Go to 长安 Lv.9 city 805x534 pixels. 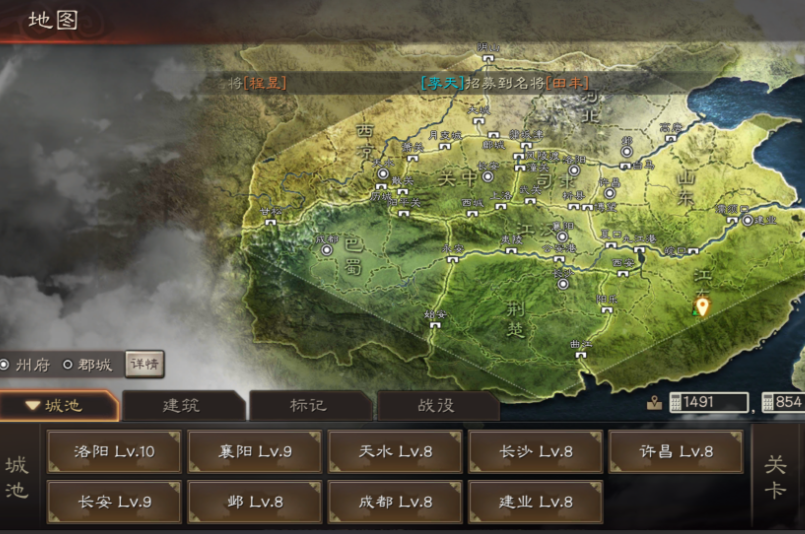114,502
